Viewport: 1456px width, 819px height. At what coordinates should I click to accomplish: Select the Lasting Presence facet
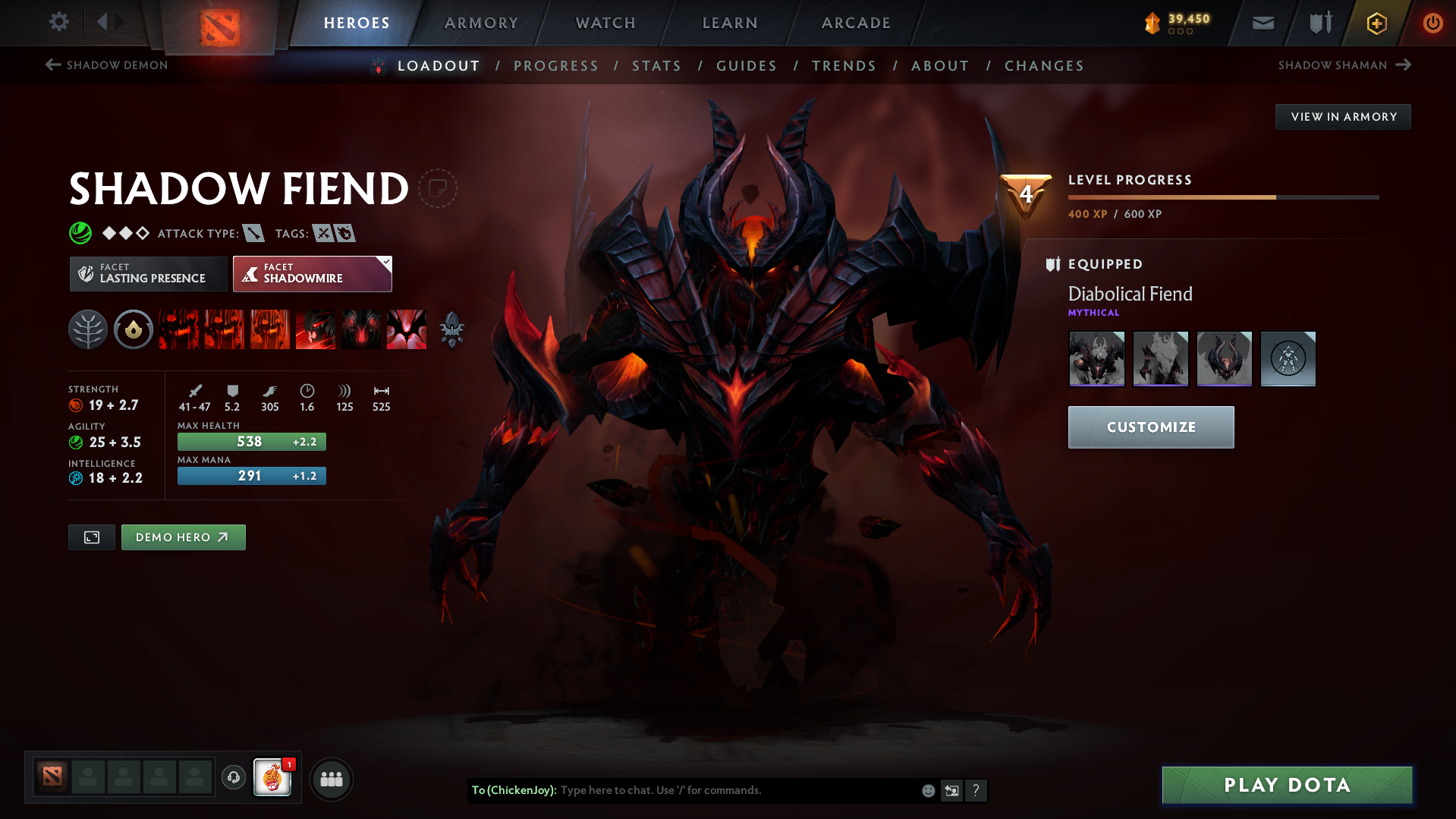click(x=148, y=273)
